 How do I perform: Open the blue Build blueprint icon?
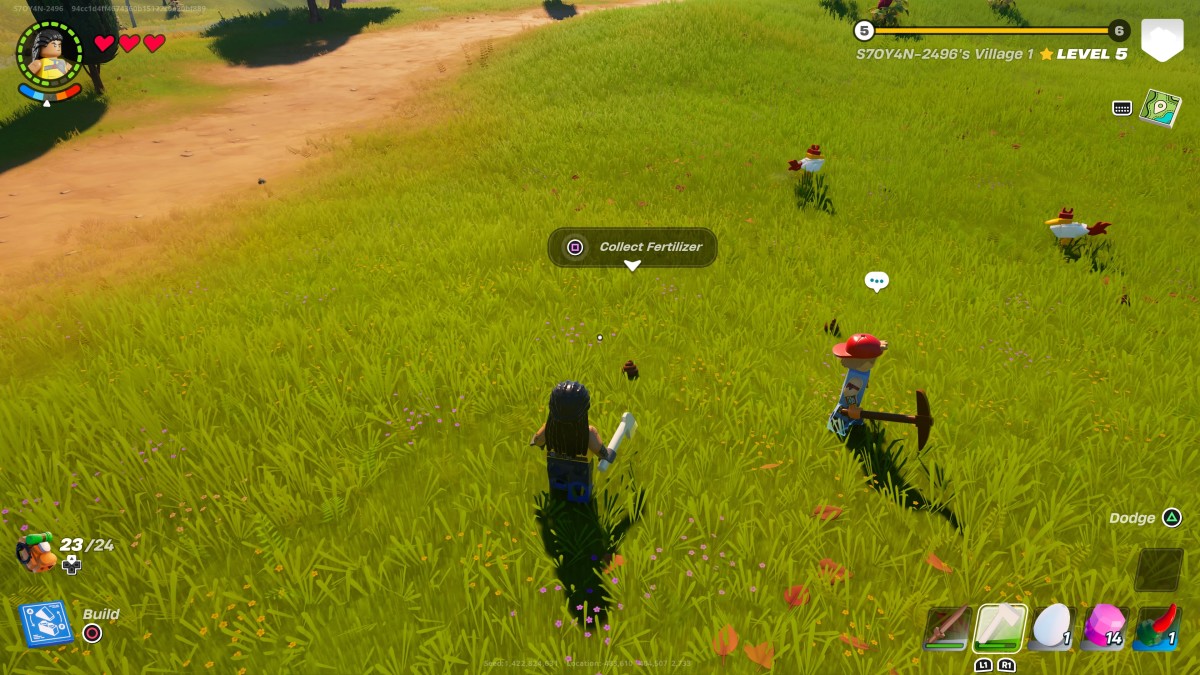[x=46, y=623]
